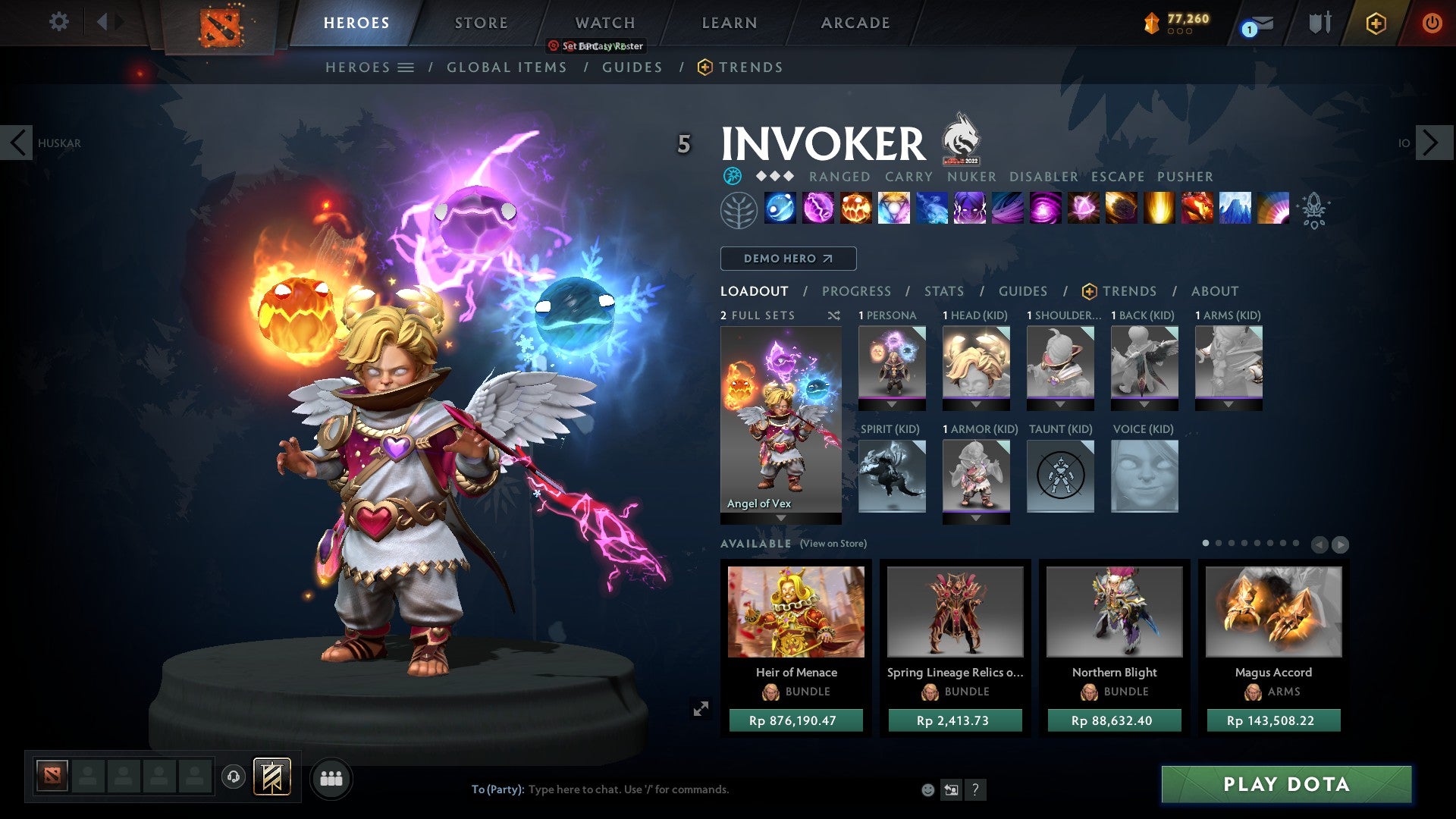This screenshot has width=1456, height=819.
Task: Expand hero preview with the diagonal arrows icon
Action: [701, 708]
